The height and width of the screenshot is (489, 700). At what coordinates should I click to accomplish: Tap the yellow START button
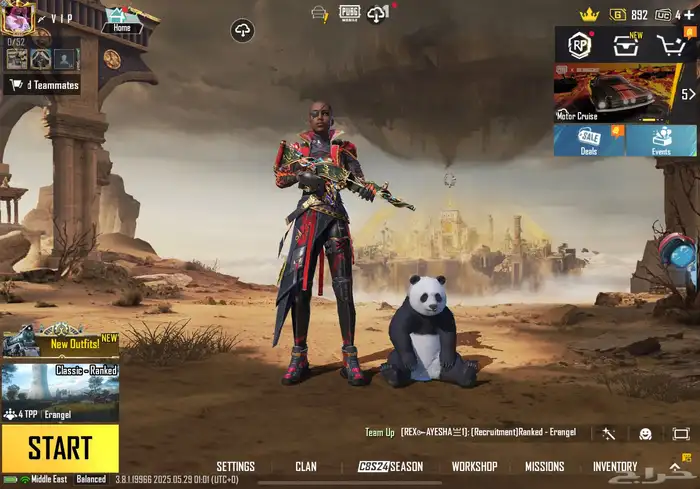60,447
